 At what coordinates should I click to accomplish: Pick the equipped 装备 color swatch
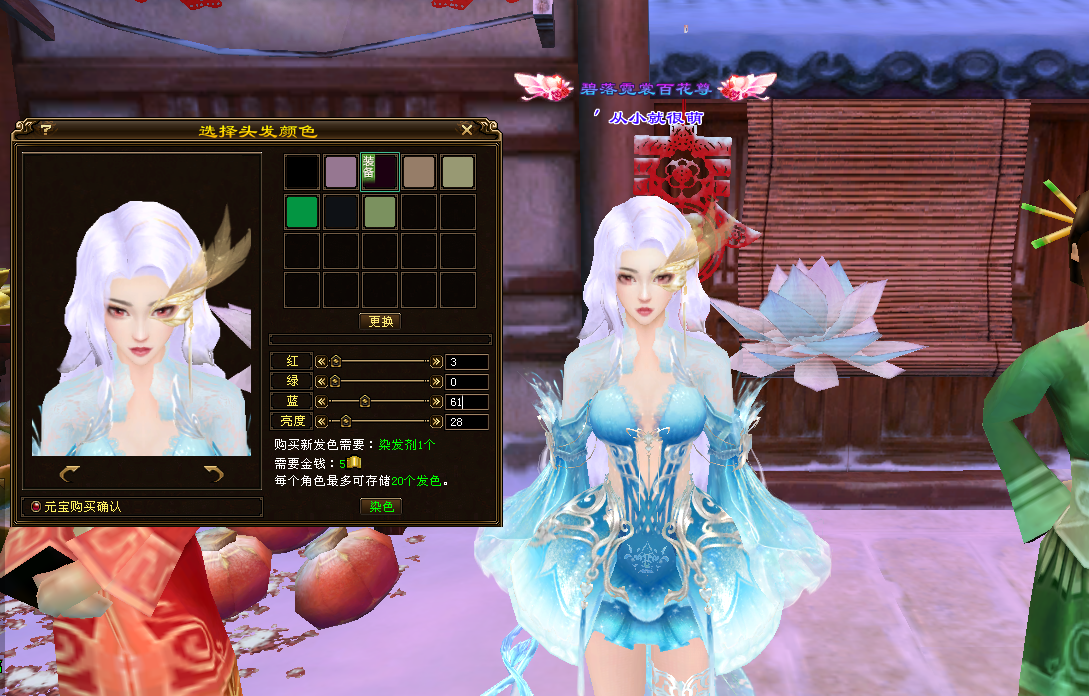(x=380, y=172)
